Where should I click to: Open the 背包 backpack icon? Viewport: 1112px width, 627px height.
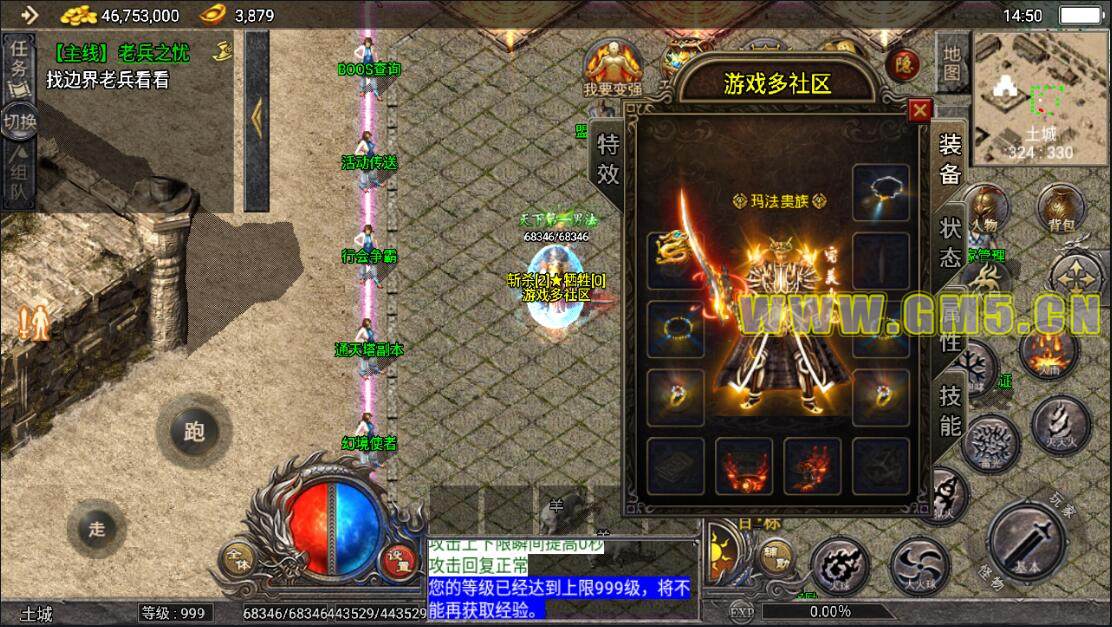(1060, 208)
